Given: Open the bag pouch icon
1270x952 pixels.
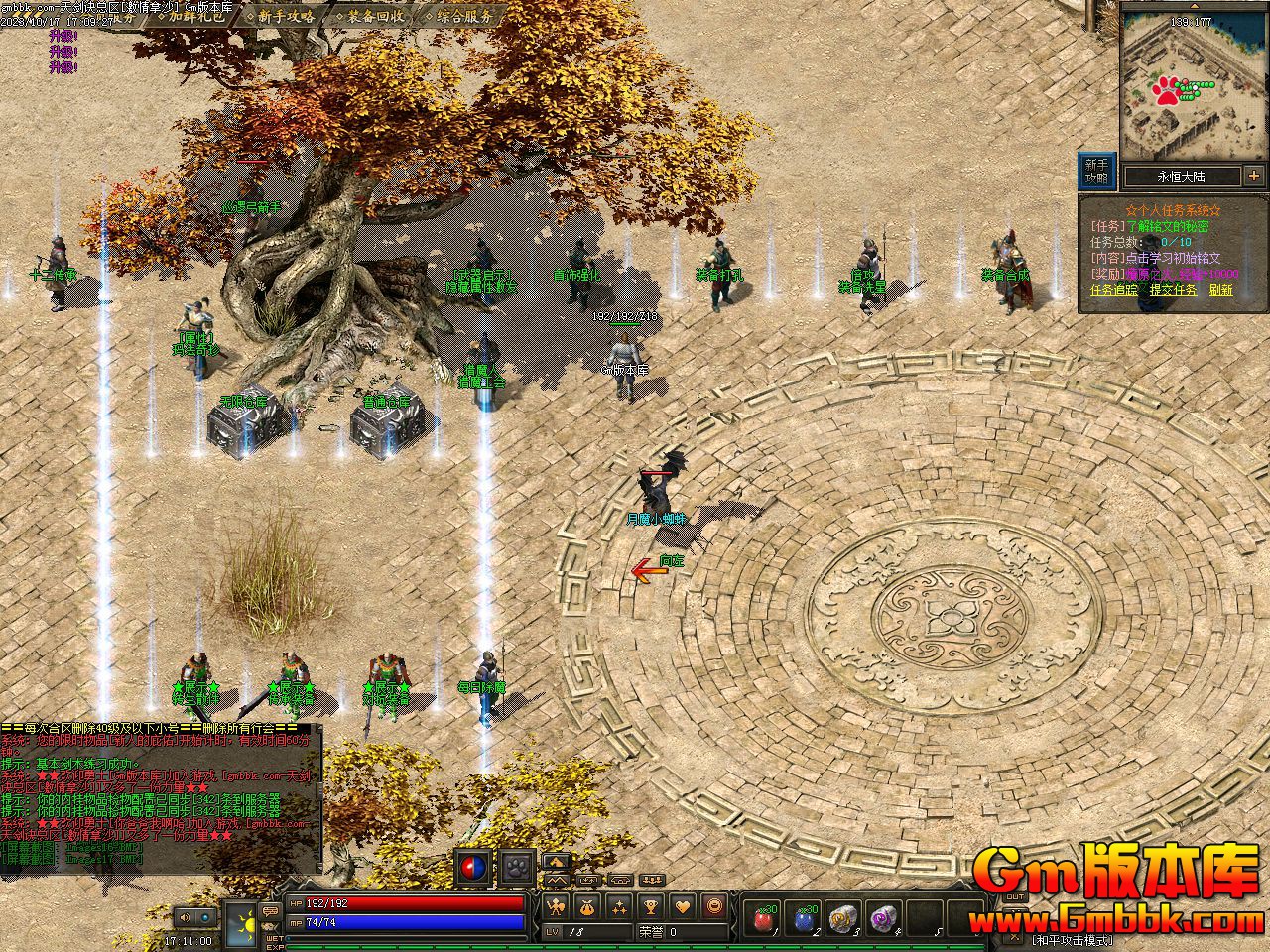Looking at the screenshot, I should (587, 905).
